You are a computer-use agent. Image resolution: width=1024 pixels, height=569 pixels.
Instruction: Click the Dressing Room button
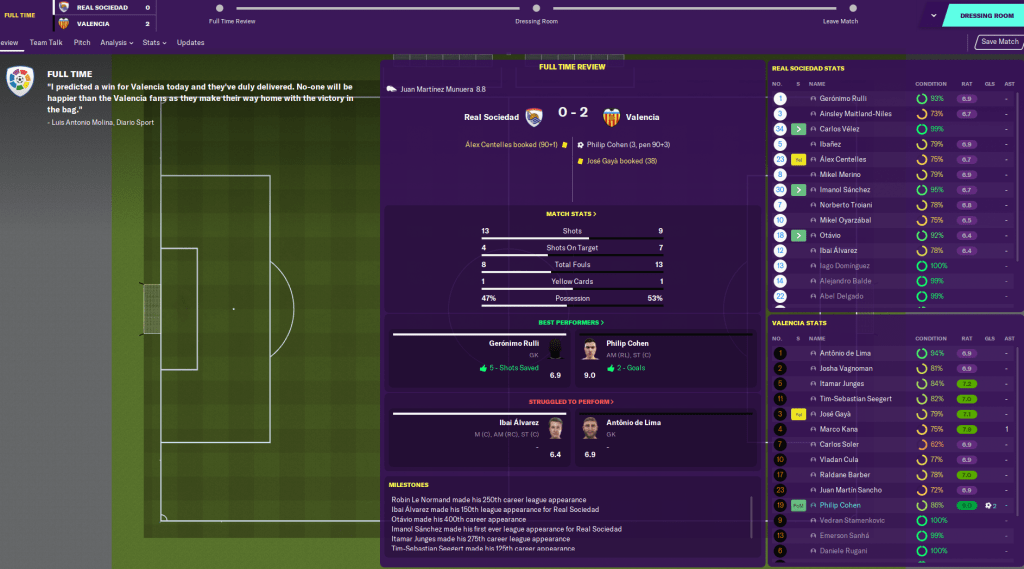[x=986, y=16]
